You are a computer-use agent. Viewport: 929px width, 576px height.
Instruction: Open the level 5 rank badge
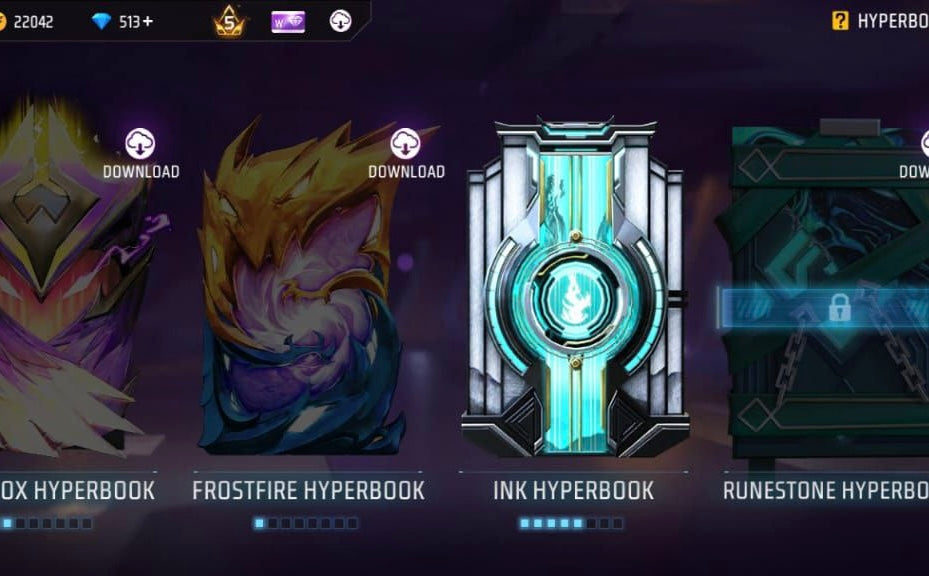[229, 21]
